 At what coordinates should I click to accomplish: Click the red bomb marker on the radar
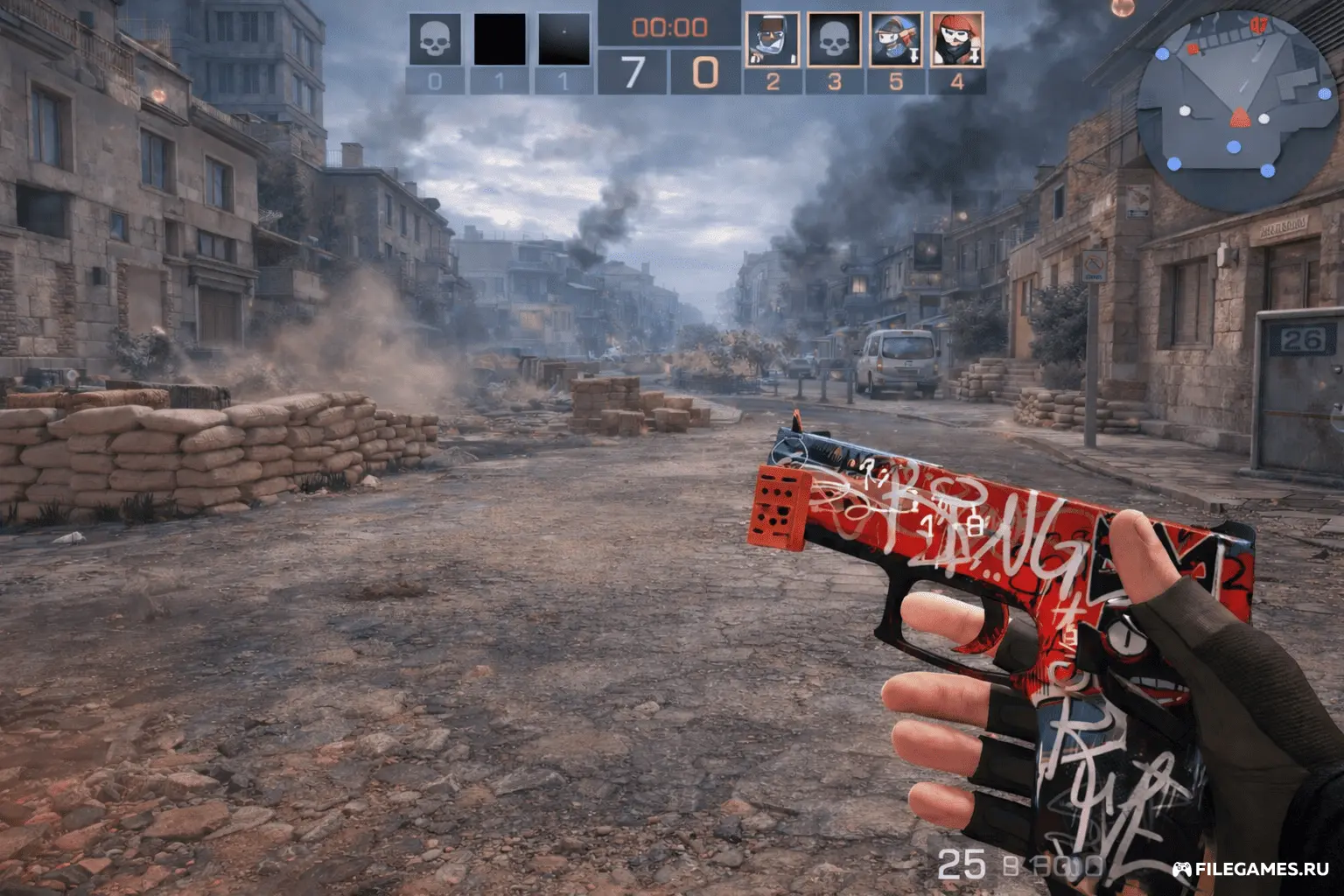pos(1193,50)
